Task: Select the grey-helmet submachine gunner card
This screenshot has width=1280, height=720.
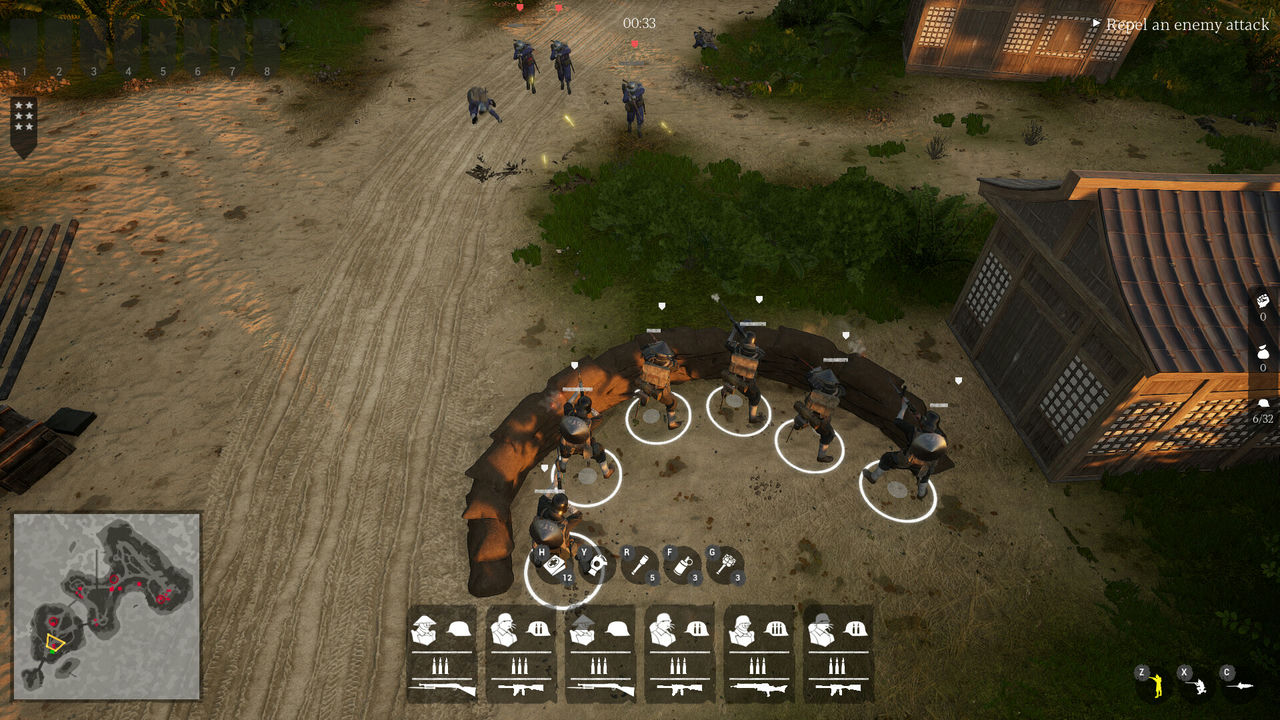Action: [839, 654]
